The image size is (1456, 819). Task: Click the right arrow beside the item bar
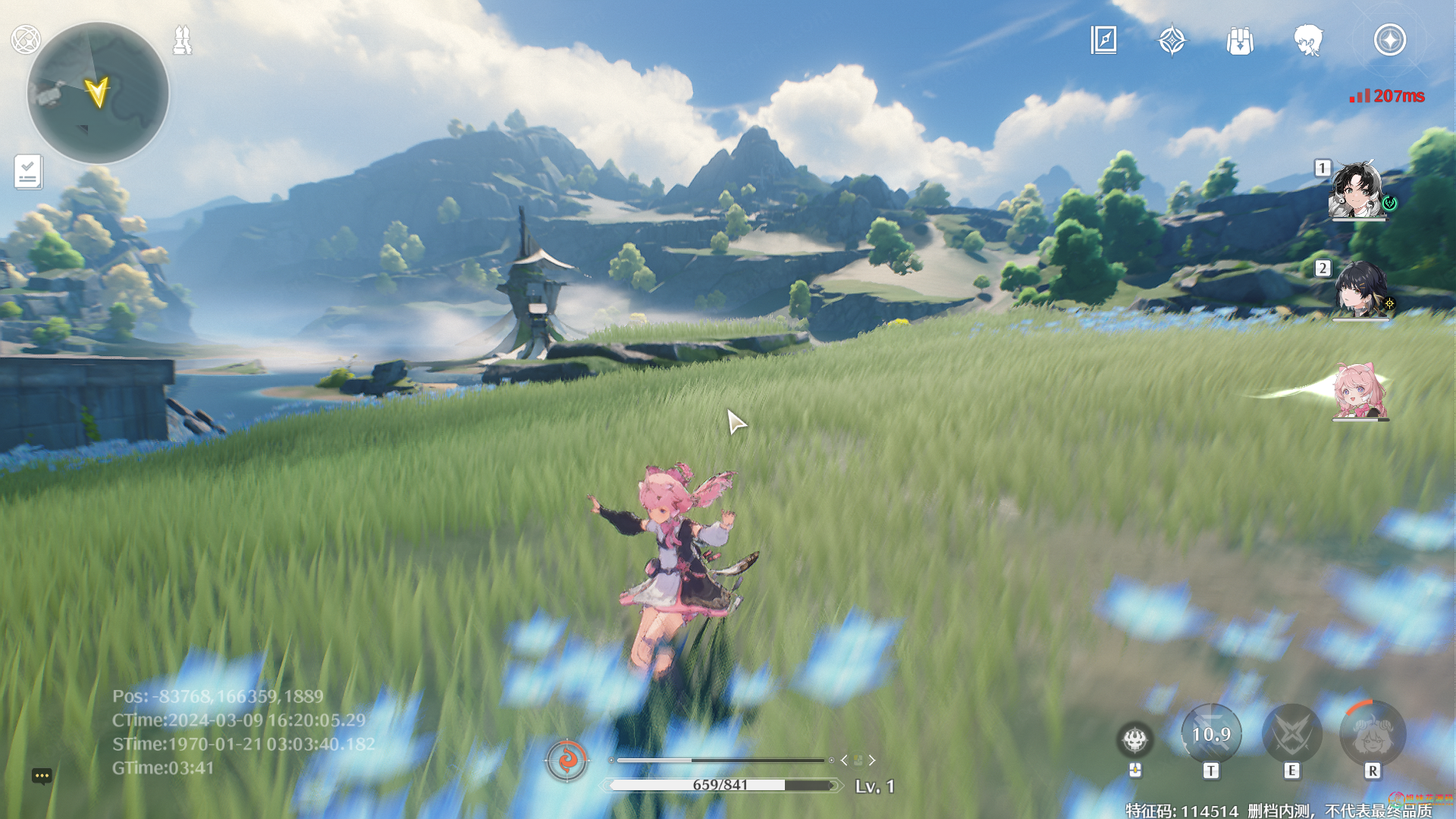872,760
